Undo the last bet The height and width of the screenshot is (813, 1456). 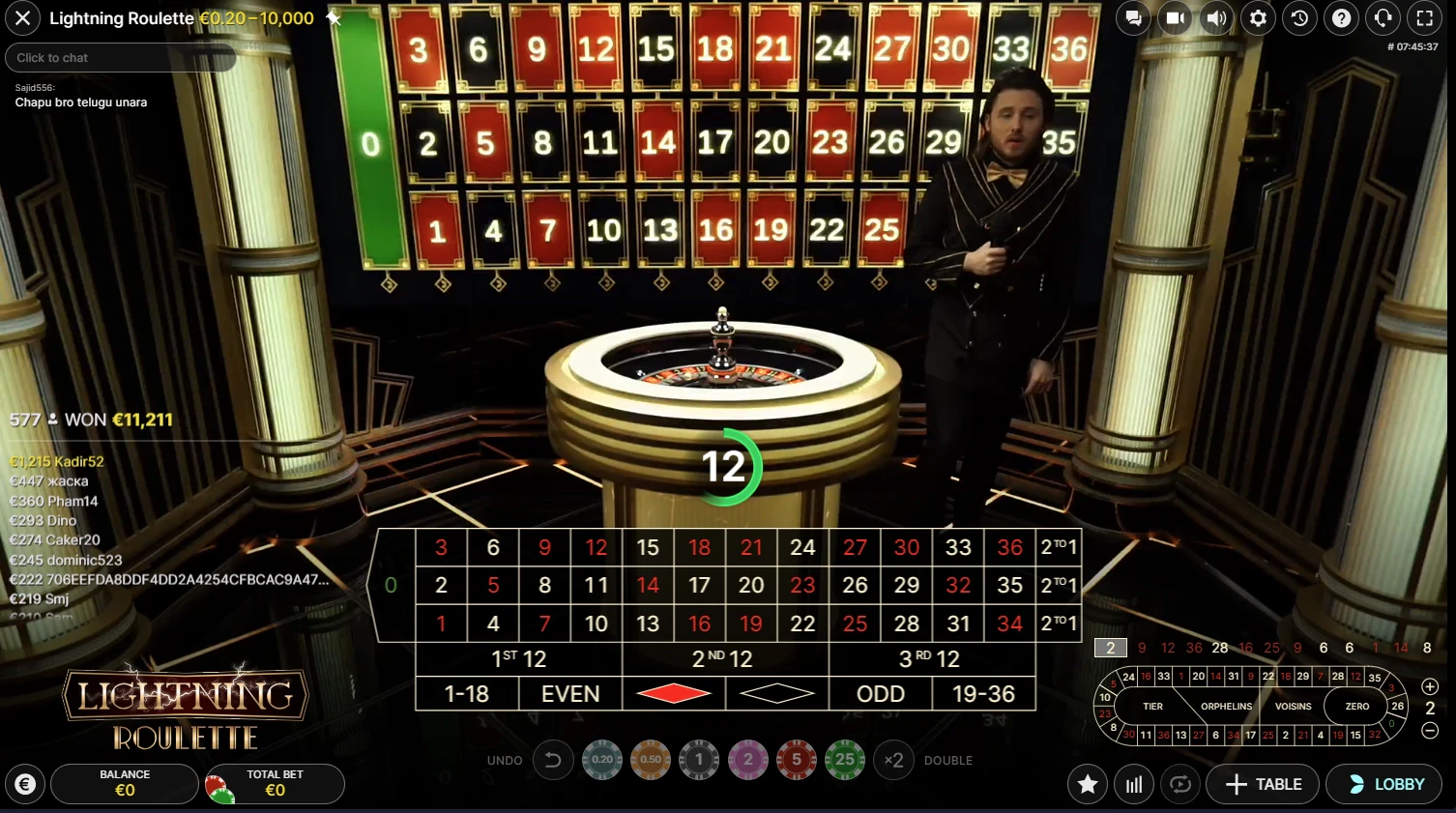pyautogui.click(x=553, y=760)
